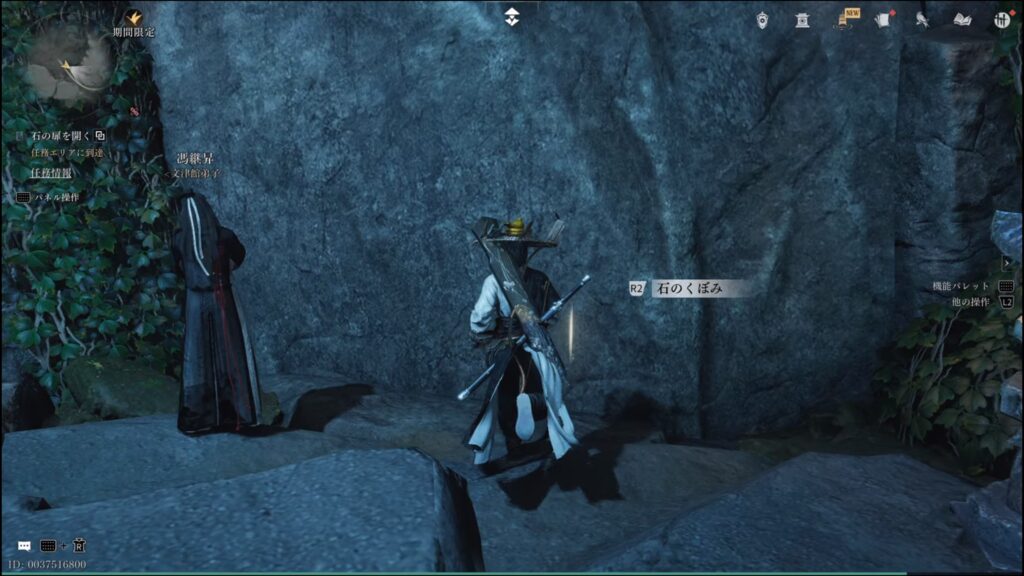Open the stacked papers icon with red dot
Screen dimensions: 1024x576
[883, 19]
